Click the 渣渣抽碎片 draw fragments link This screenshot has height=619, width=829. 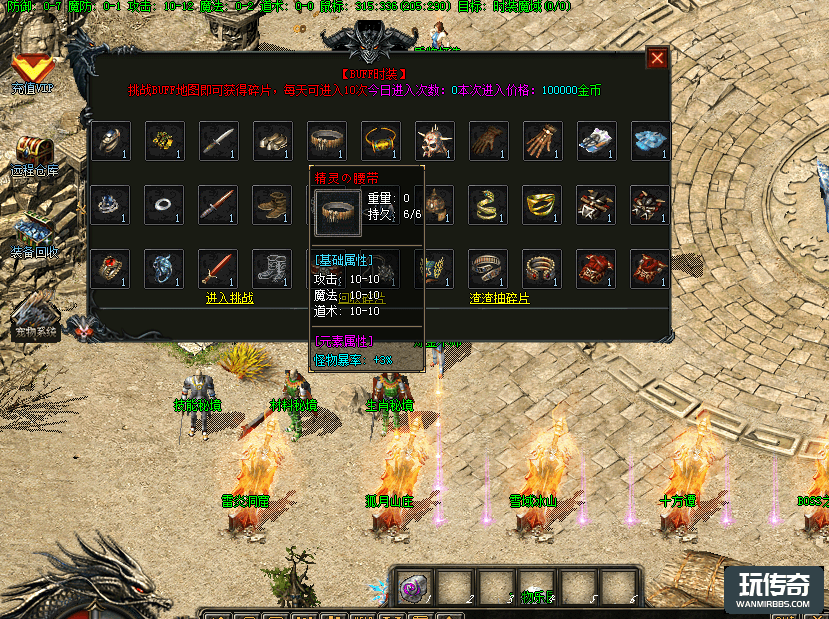[x=500, y=298]
